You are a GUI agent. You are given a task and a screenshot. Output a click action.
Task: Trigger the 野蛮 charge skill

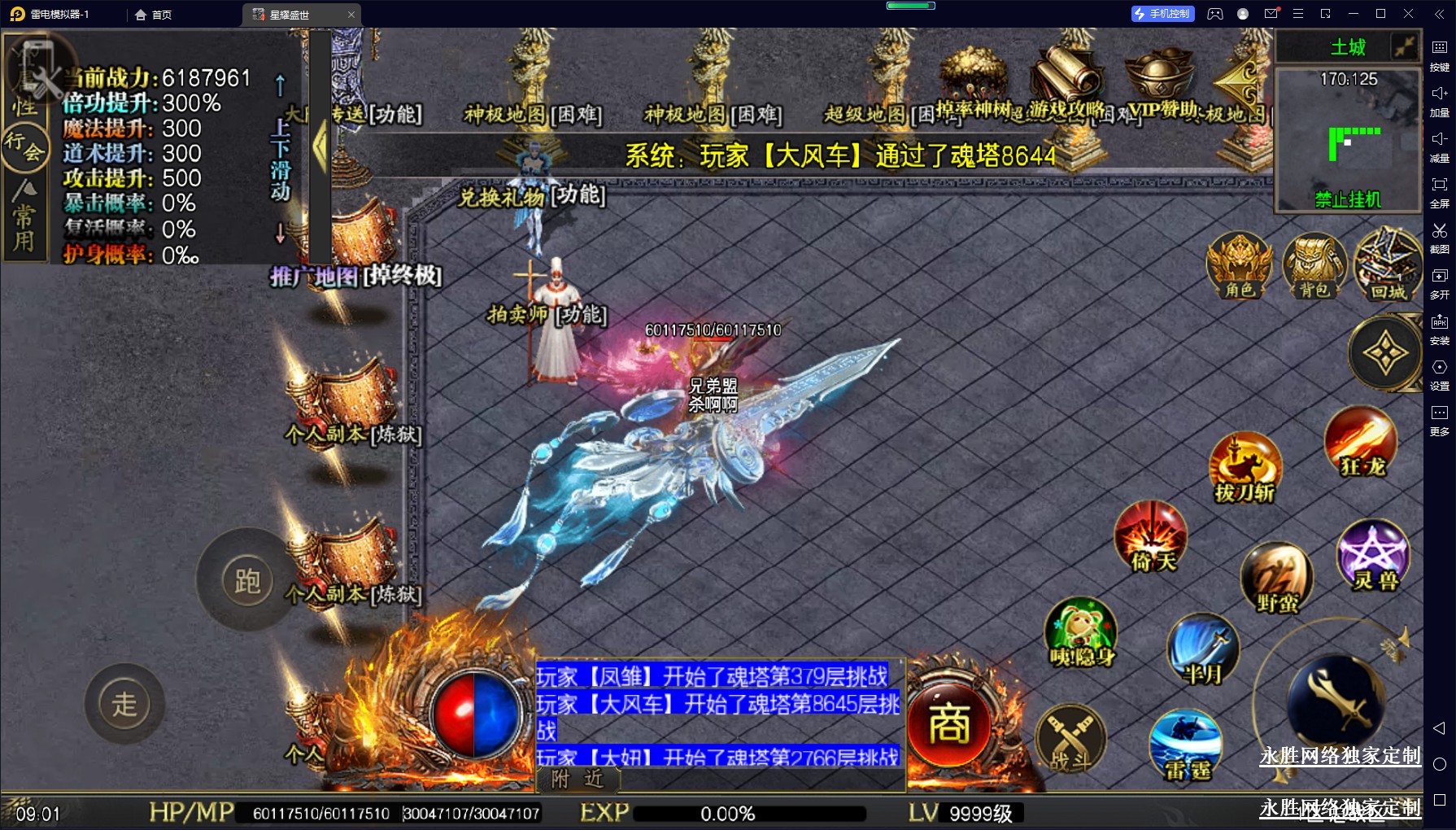[x=1276, y=576]
